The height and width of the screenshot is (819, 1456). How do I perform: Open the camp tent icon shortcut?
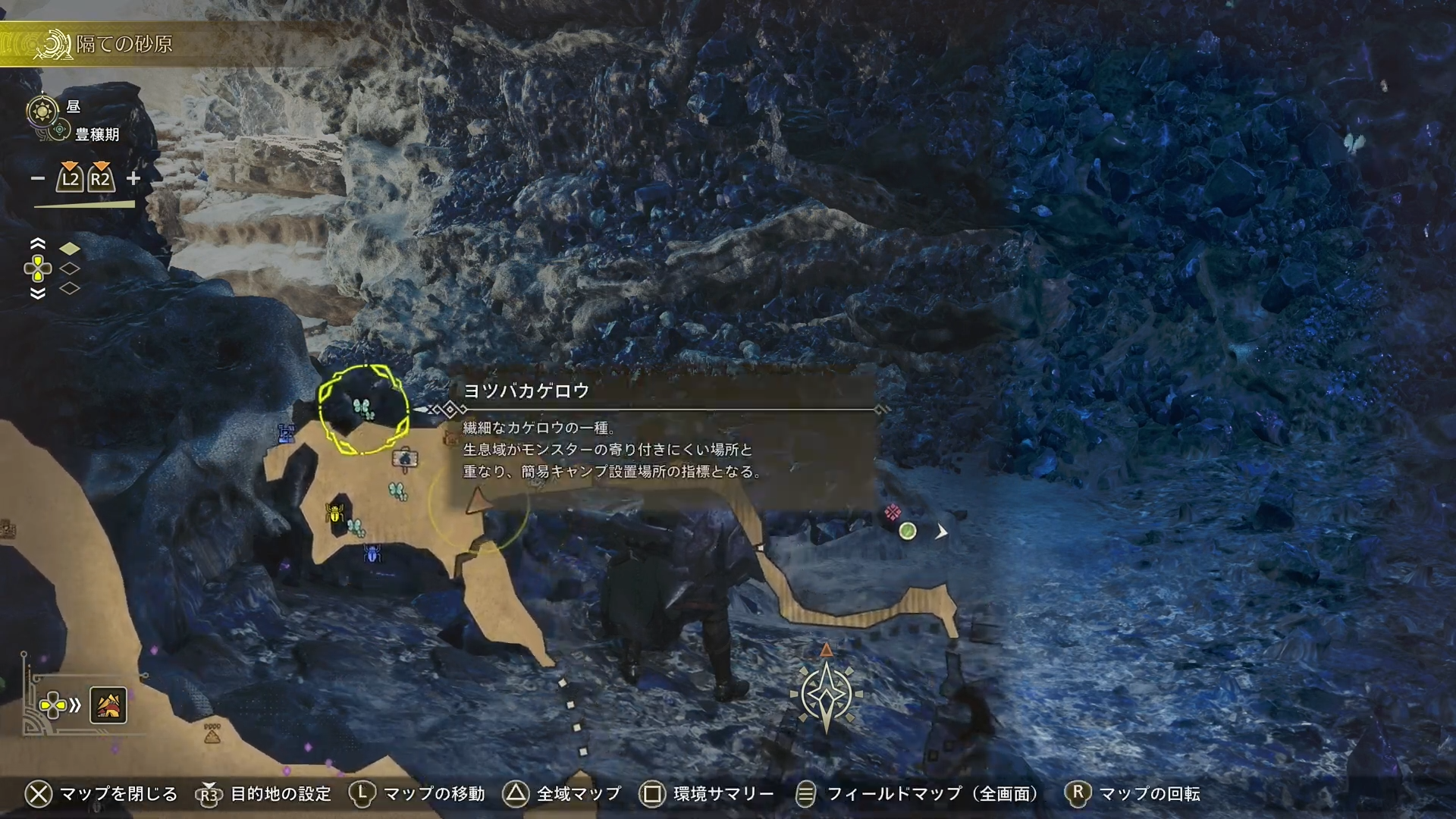pos(108,706)
